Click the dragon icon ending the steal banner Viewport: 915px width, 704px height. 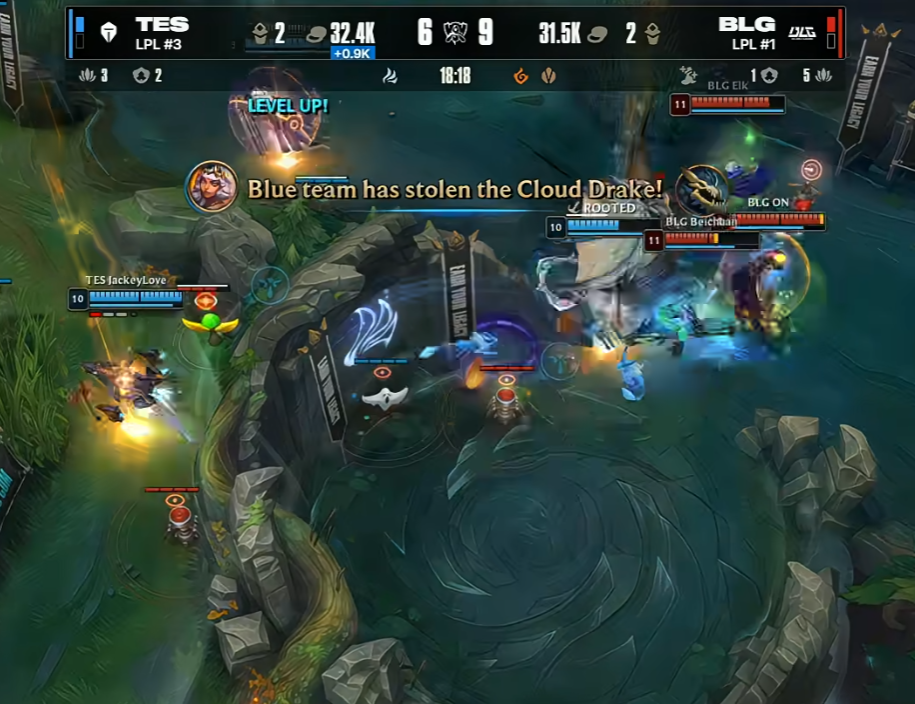pyautogui.click(x=701, y=189)
